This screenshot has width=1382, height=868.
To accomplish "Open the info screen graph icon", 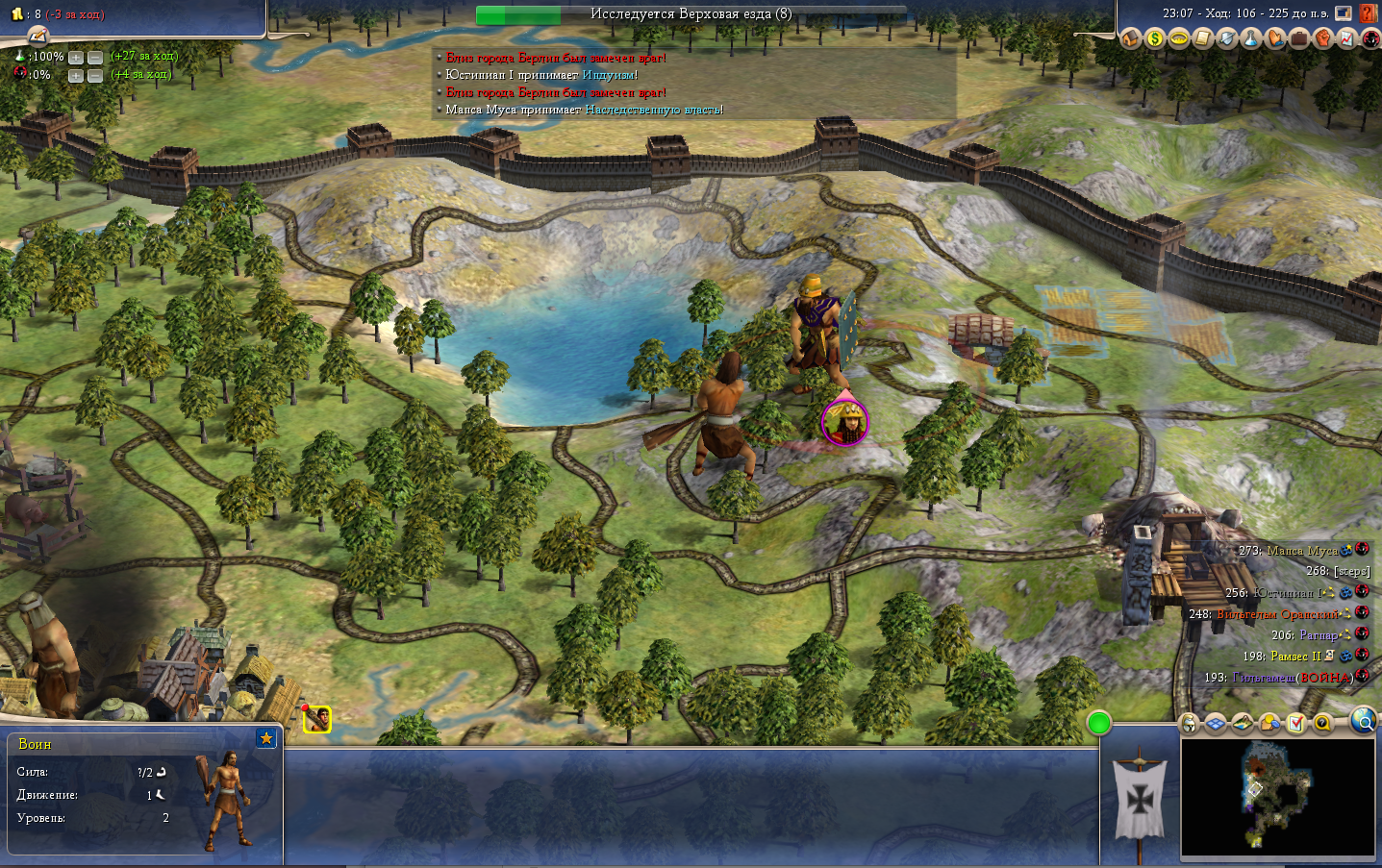I will tap(1346, 38).
